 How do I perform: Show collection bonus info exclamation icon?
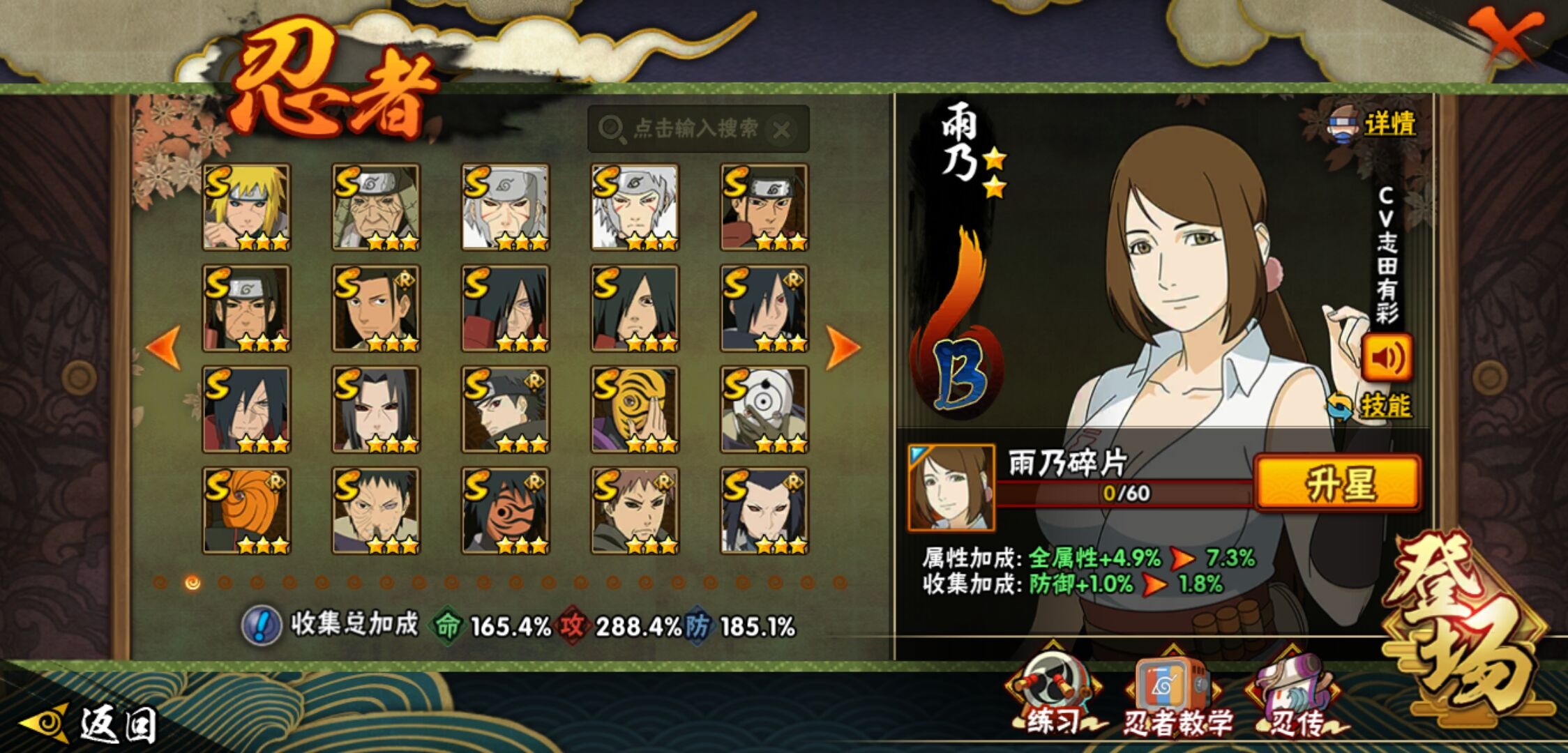coord(262,625)
